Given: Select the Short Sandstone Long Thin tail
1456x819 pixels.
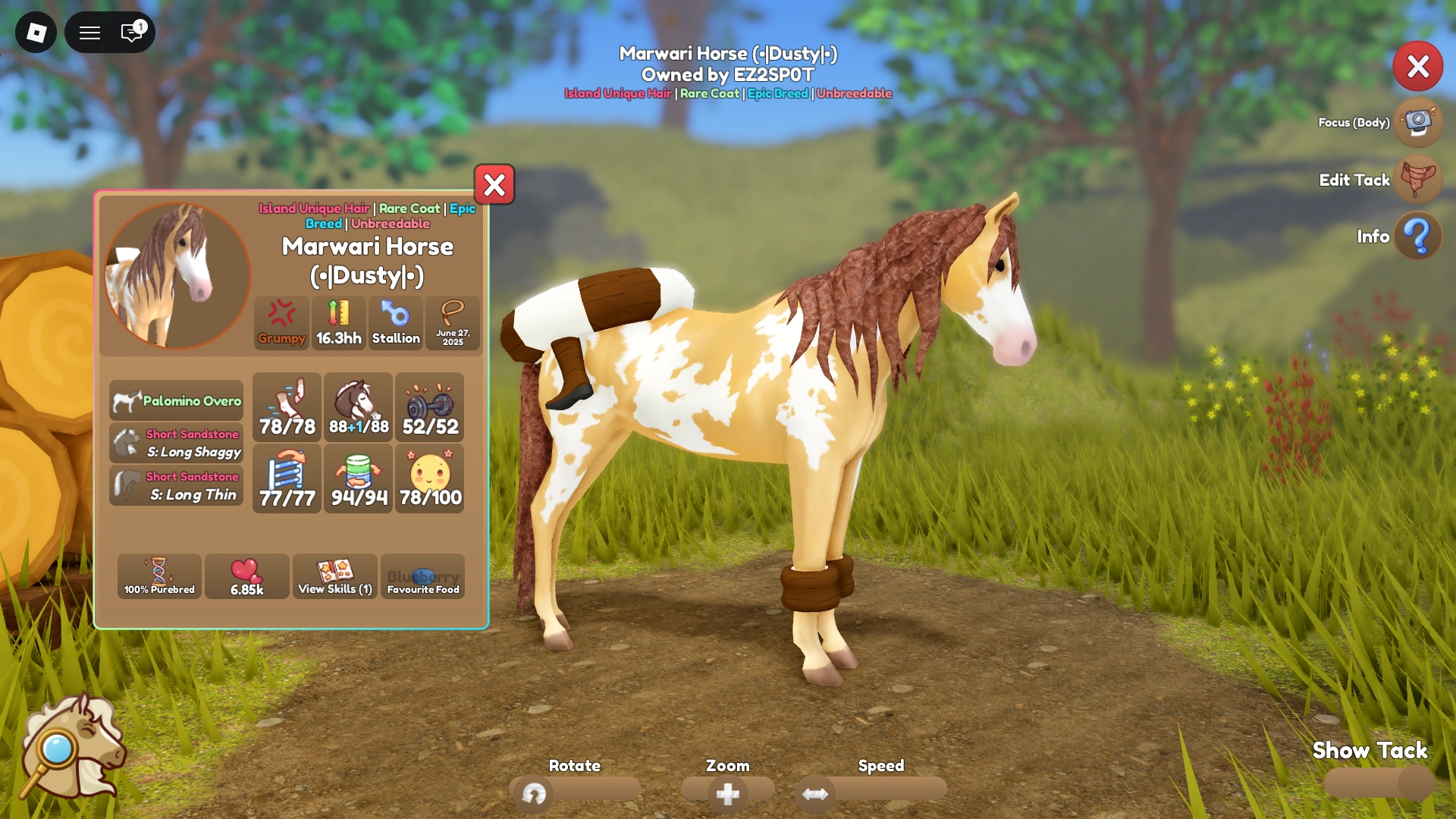Looking at the screenshot, I should pos(175,485).
